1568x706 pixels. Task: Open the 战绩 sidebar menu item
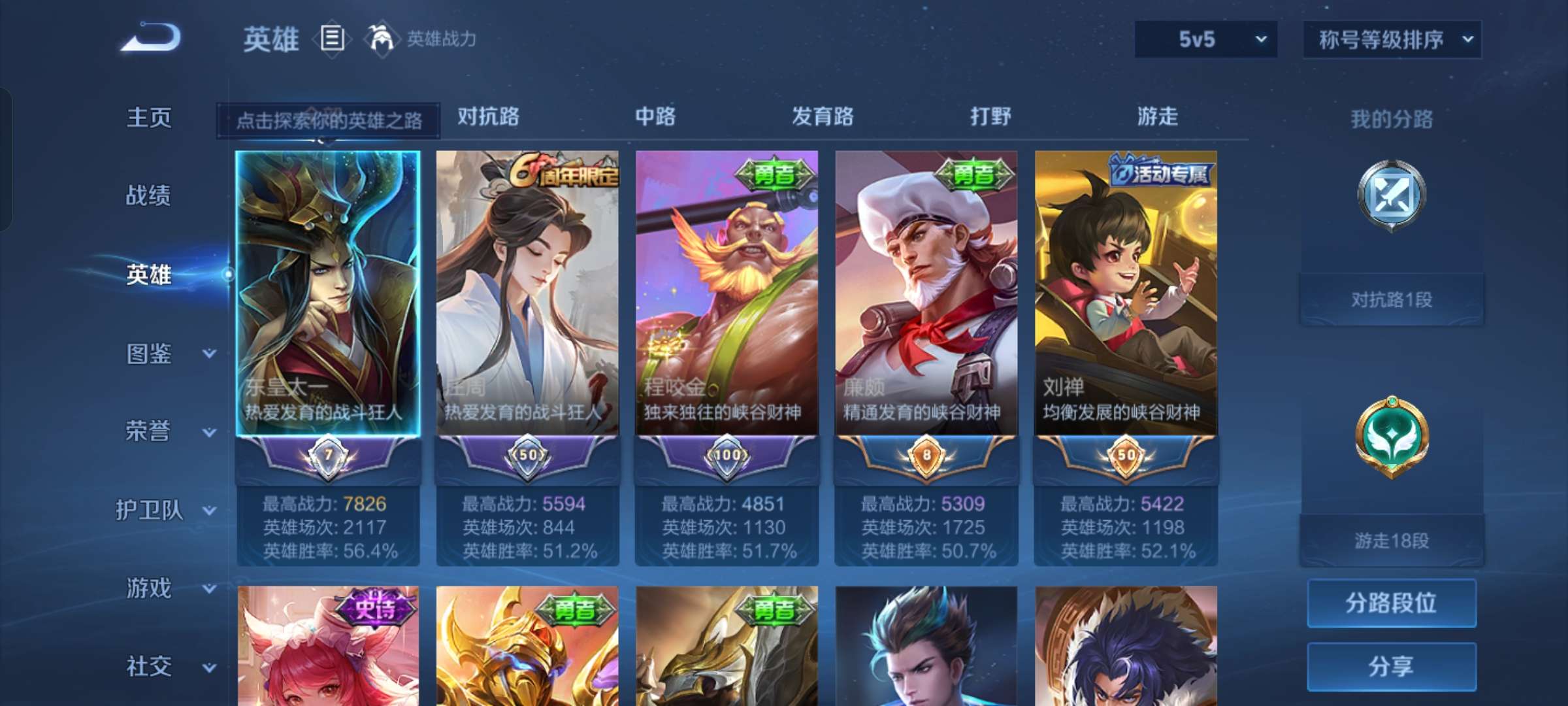(149, 196)
